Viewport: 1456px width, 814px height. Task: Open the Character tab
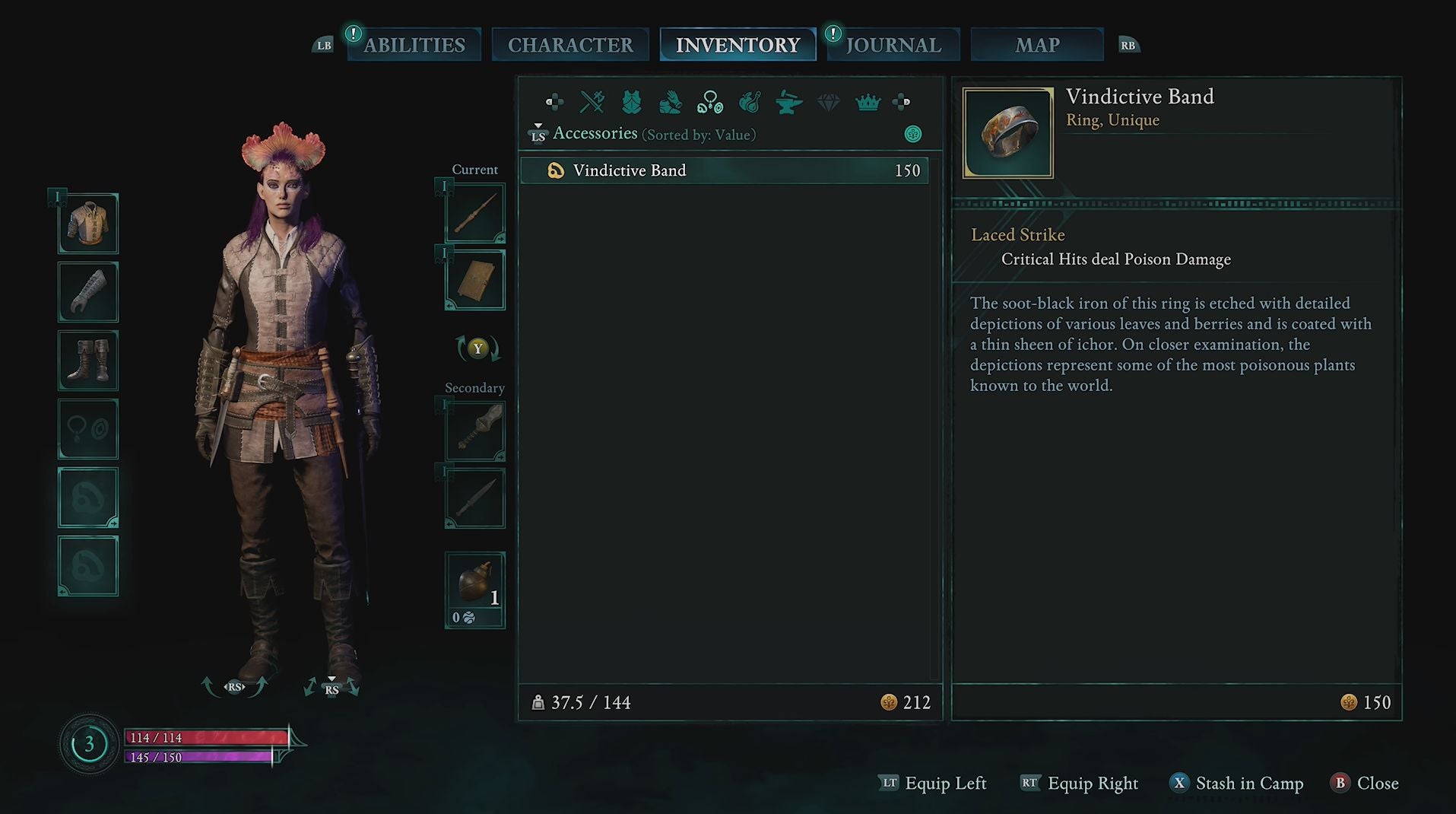tap(570, 45)
